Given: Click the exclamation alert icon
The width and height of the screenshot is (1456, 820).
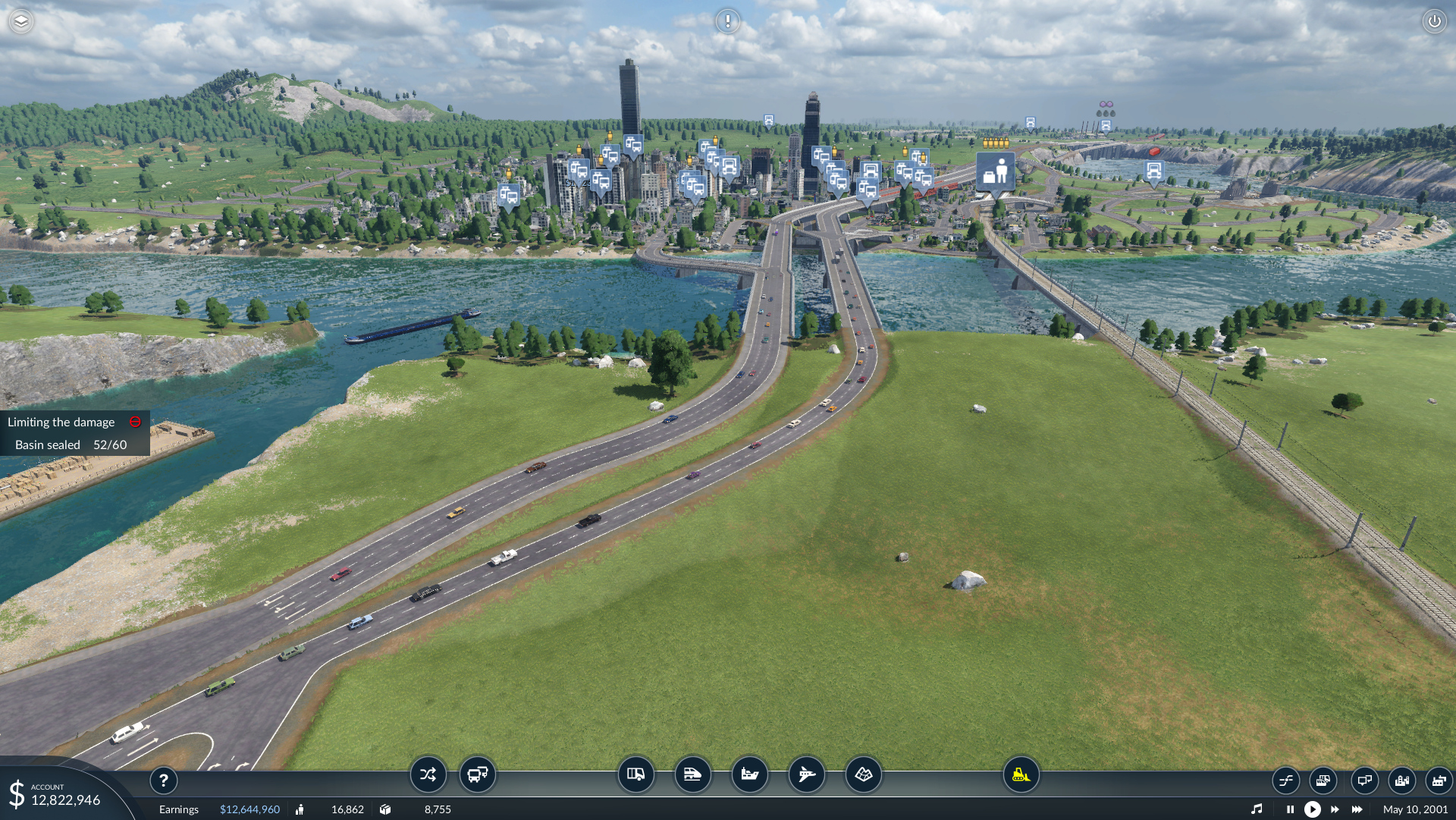Looking at the screenshot, I should pos(727,21).
